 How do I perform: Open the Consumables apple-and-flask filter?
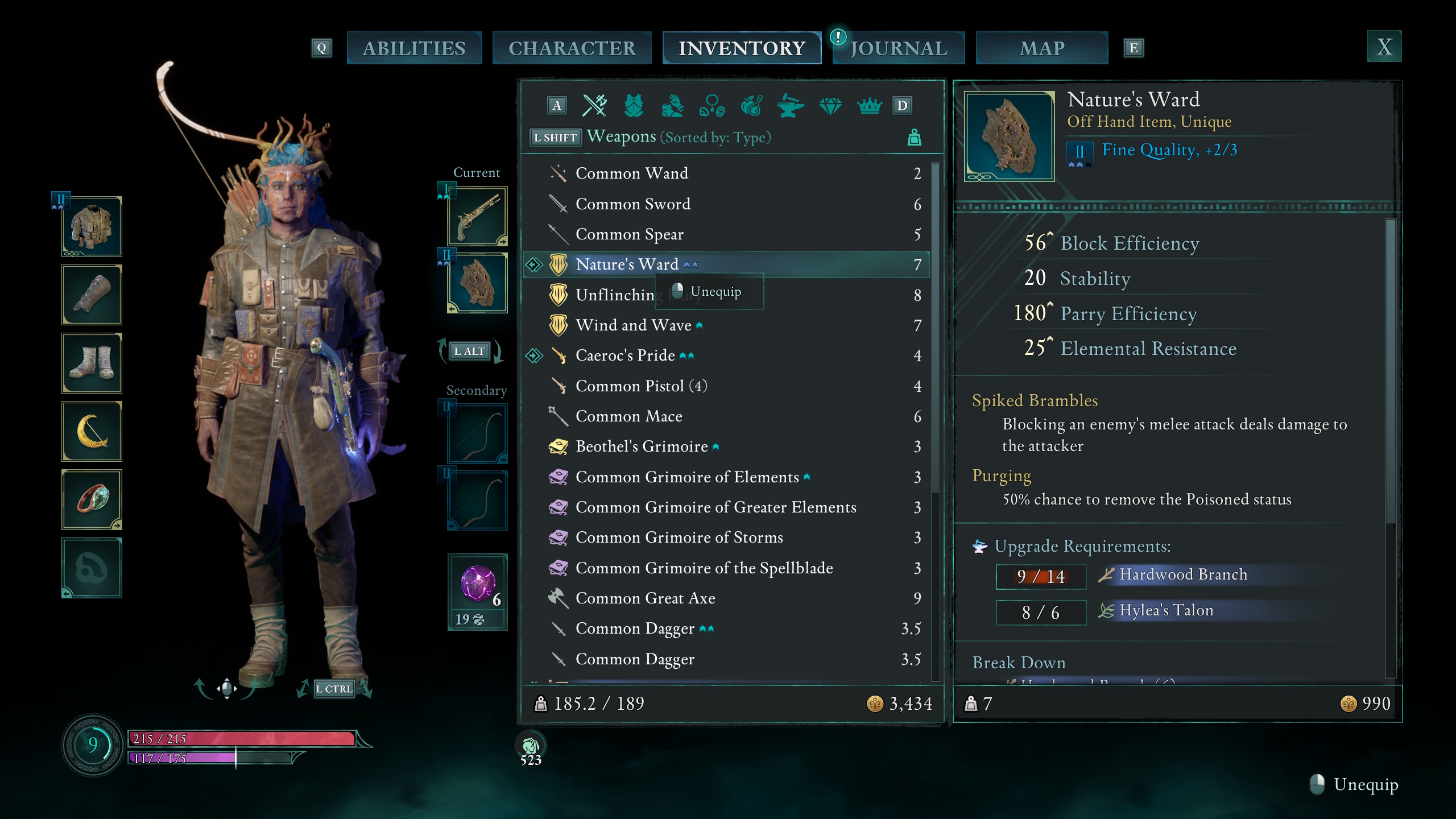[x=751, y=106]
